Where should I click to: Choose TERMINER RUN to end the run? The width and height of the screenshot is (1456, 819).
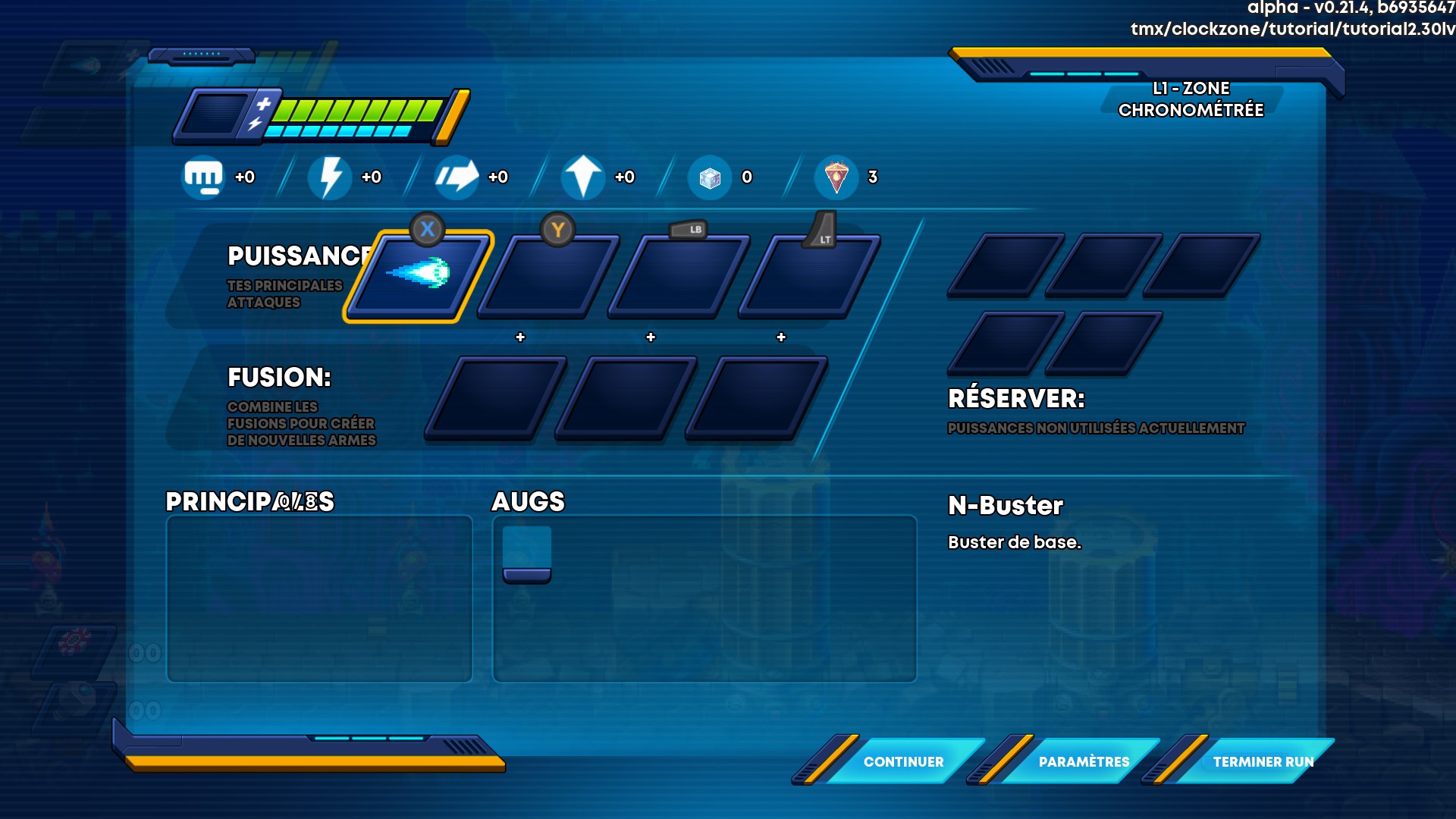pyautogui.click(x=1262, y=761)
